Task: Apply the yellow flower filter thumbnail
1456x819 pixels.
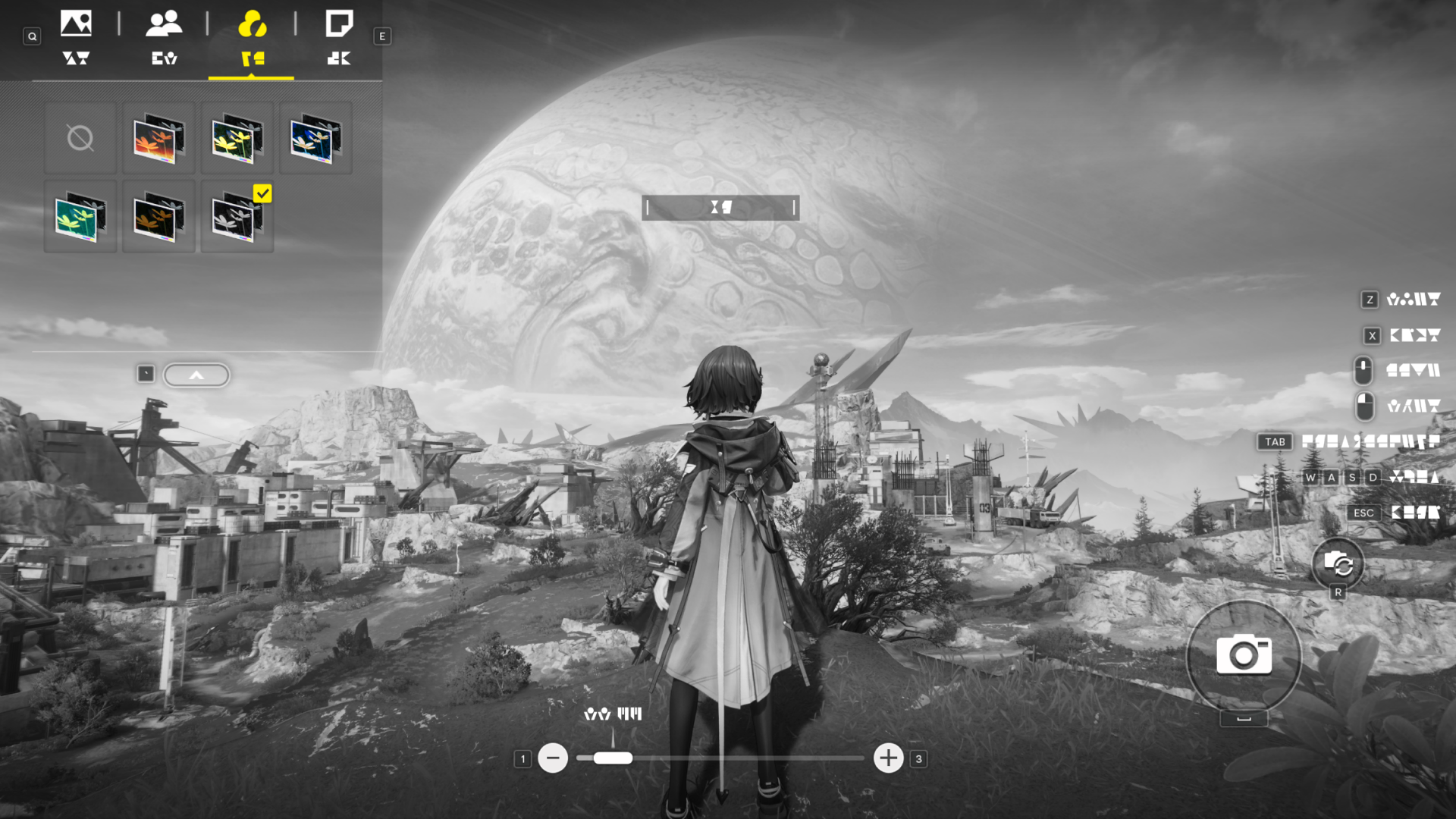Action: point(237,138)
